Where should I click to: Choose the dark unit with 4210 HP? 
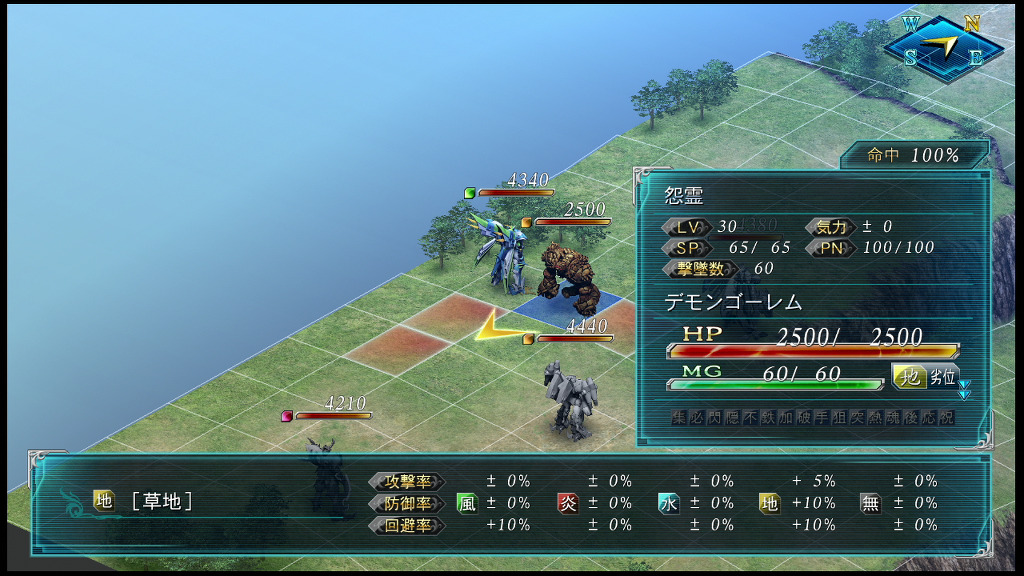(327, 470)
